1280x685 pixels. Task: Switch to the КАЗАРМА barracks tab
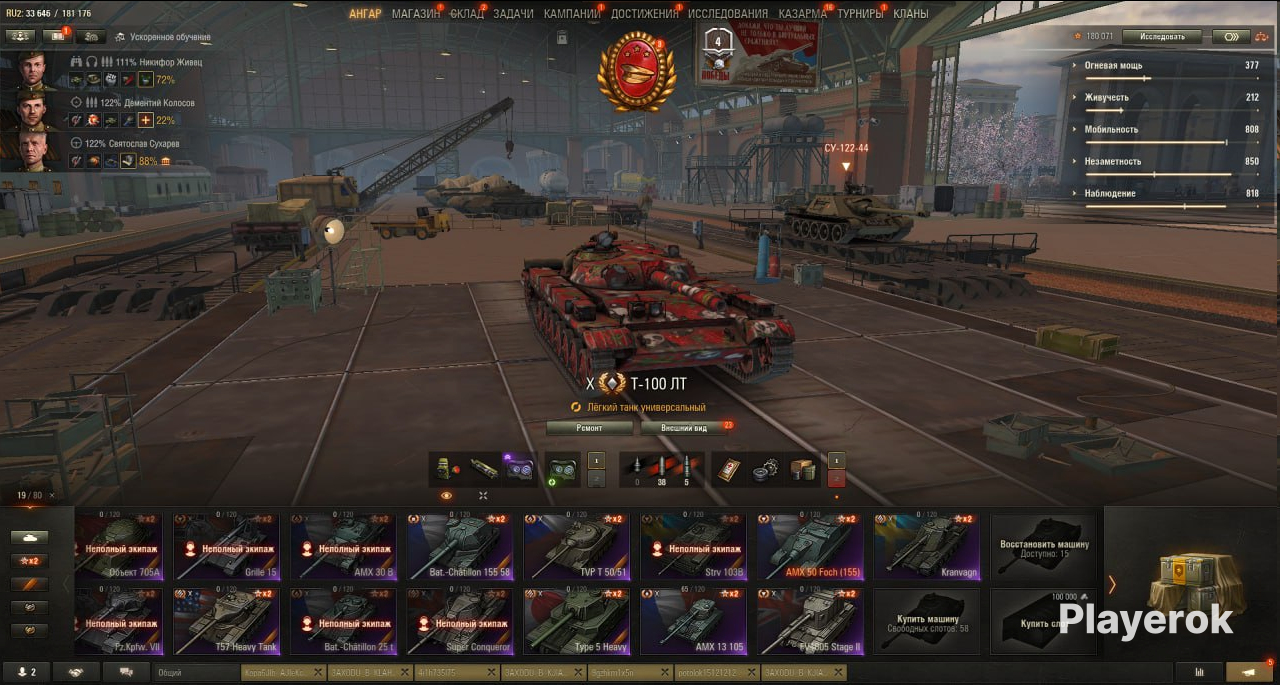tap(803, 14)
